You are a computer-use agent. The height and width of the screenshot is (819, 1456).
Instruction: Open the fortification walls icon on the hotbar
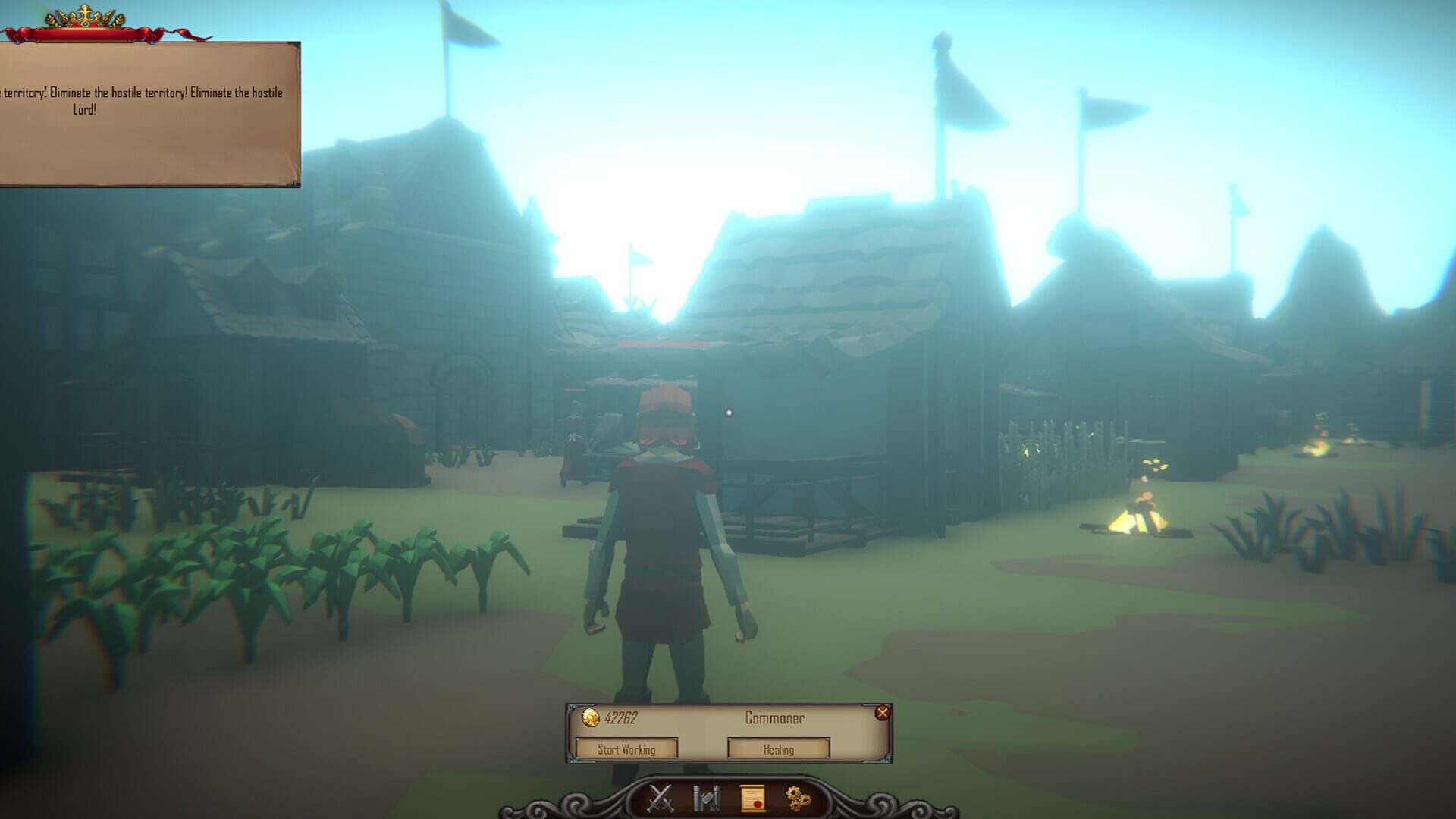coord(707,796)
